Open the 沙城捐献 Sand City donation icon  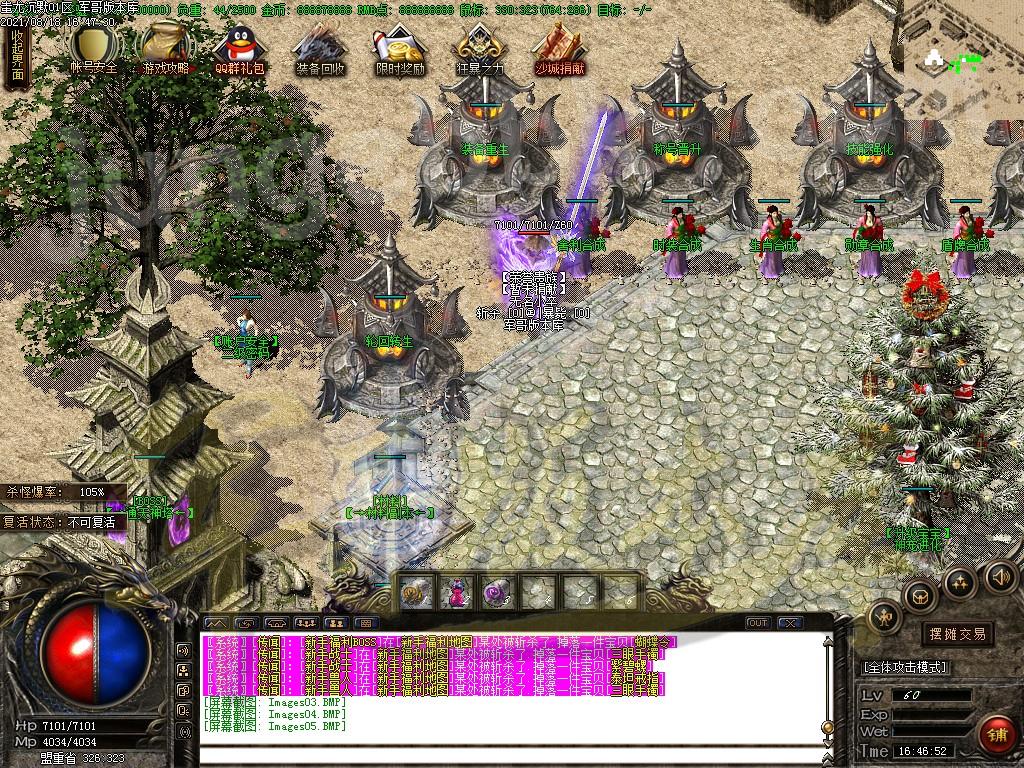[x=558, y=48]
